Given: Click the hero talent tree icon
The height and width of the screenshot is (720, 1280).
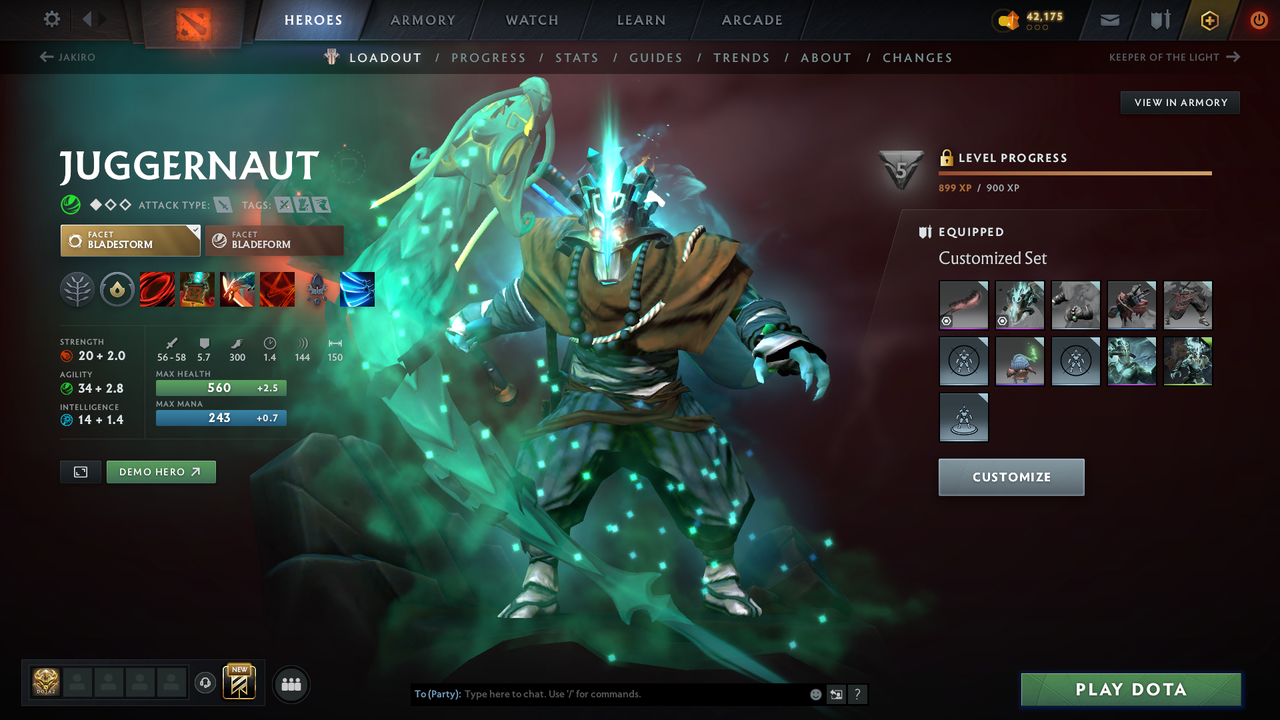Looking at the screenshot, I should click(x=77, y=289).
